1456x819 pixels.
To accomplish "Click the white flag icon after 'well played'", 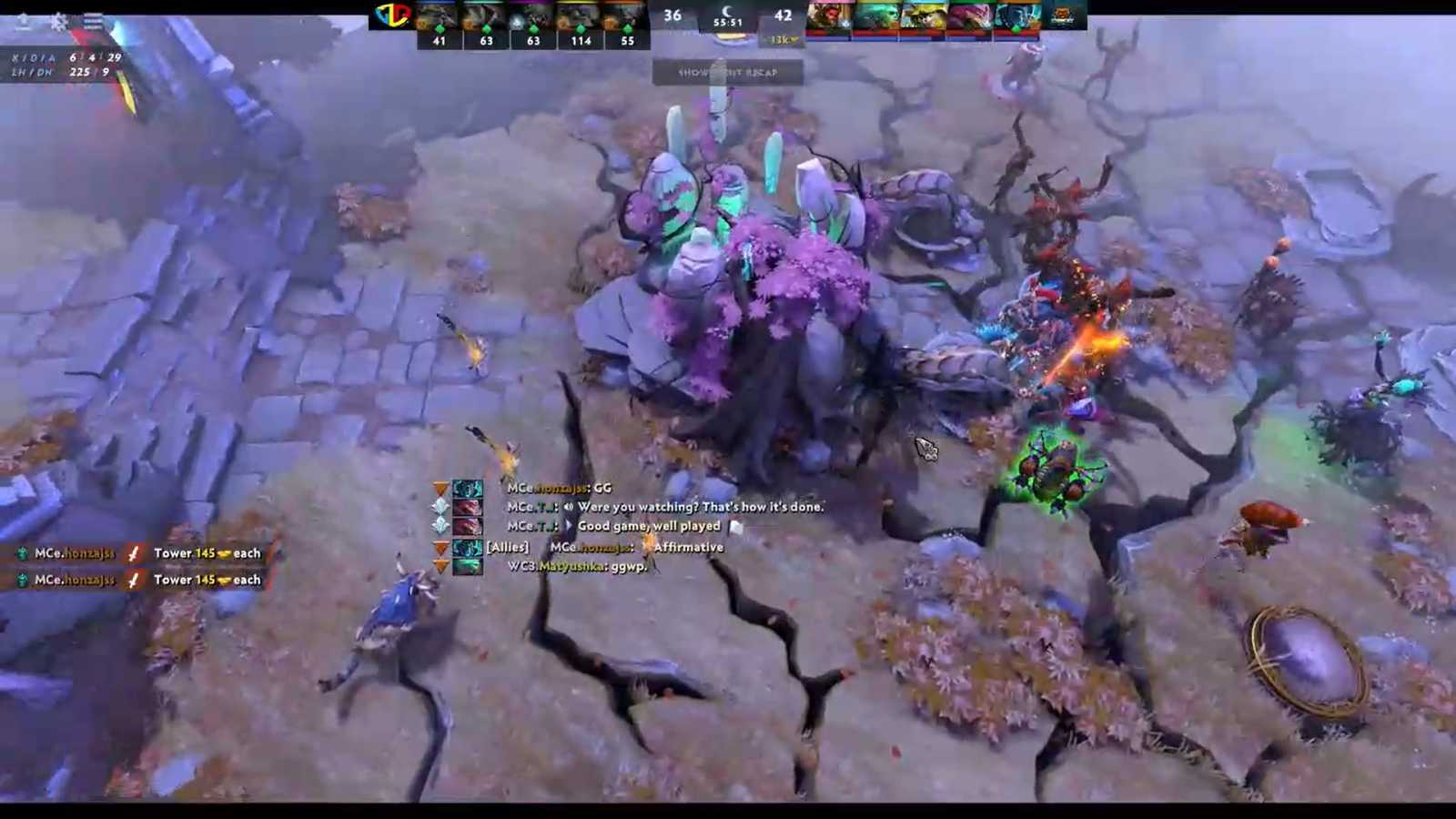I will [736, 525].
